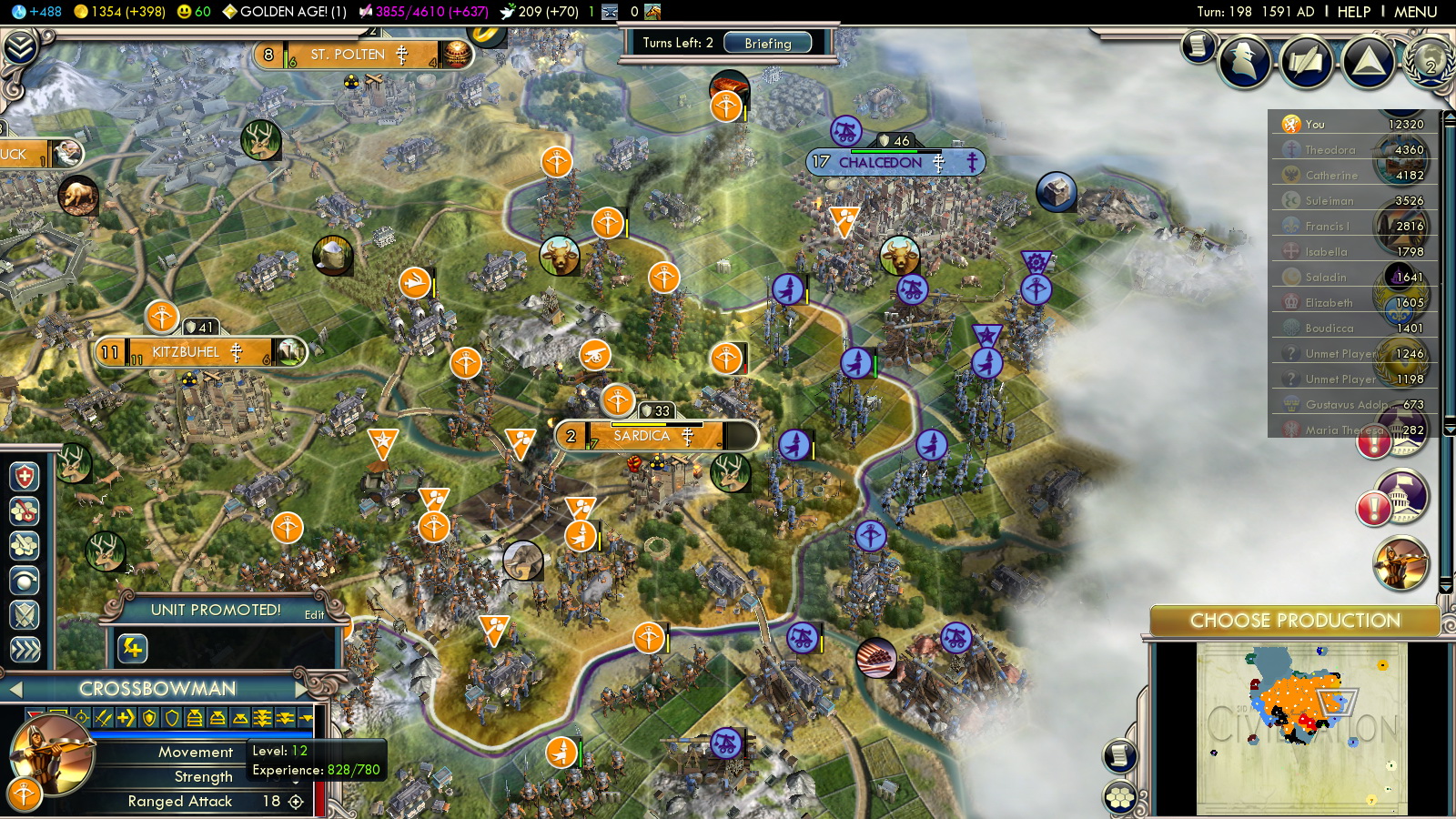Open the game Menu
This screenshot has height=819, width=1456.
[1415, 12]
